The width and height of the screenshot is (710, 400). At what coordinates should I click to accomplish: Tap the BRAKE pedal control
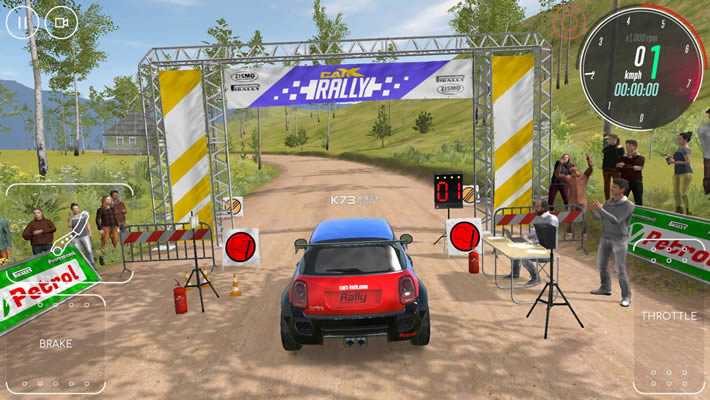(x=55, y=344)
